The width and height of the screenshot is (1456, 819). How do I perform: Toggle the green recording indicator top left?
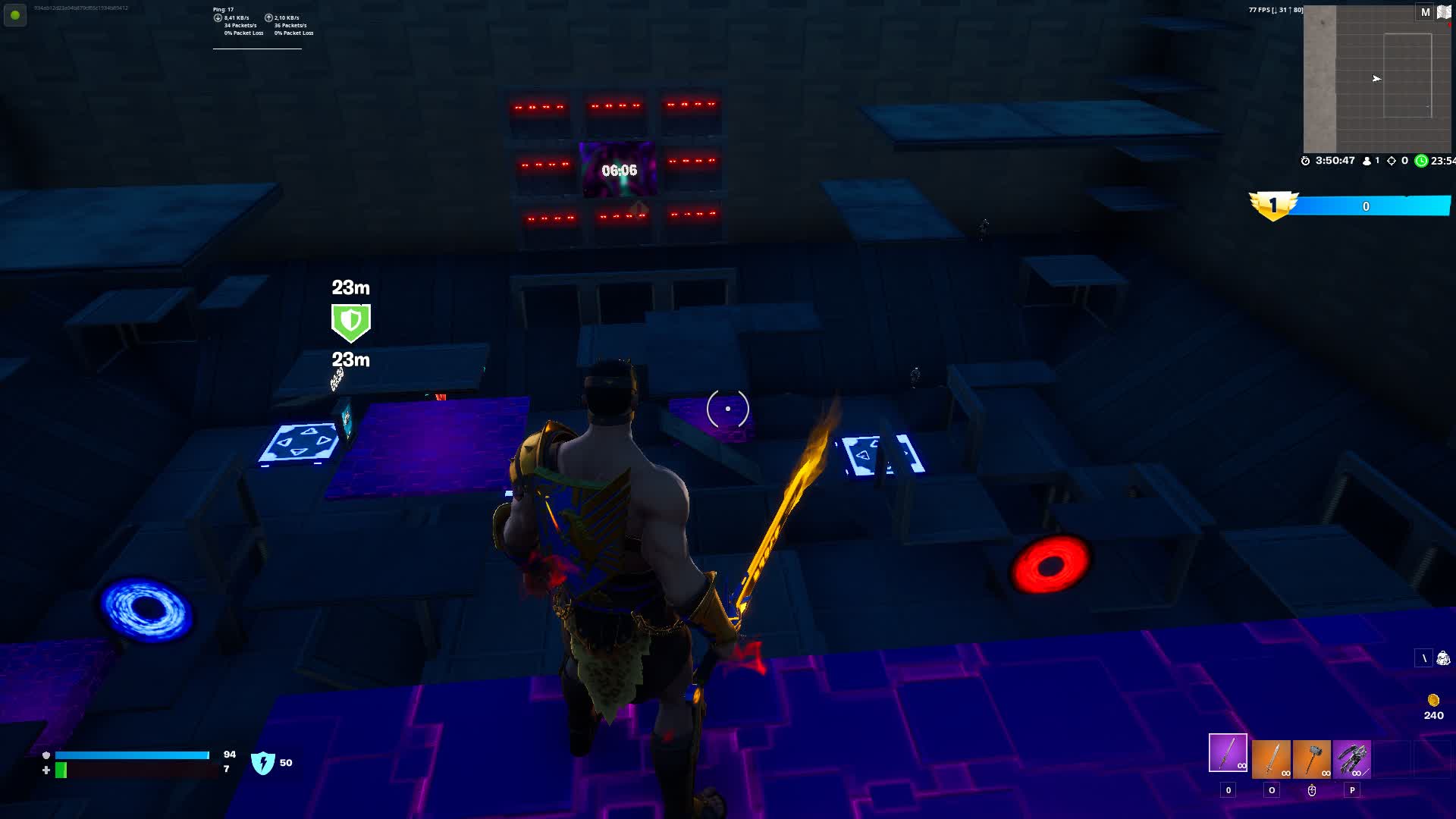[x=15, y=15]
